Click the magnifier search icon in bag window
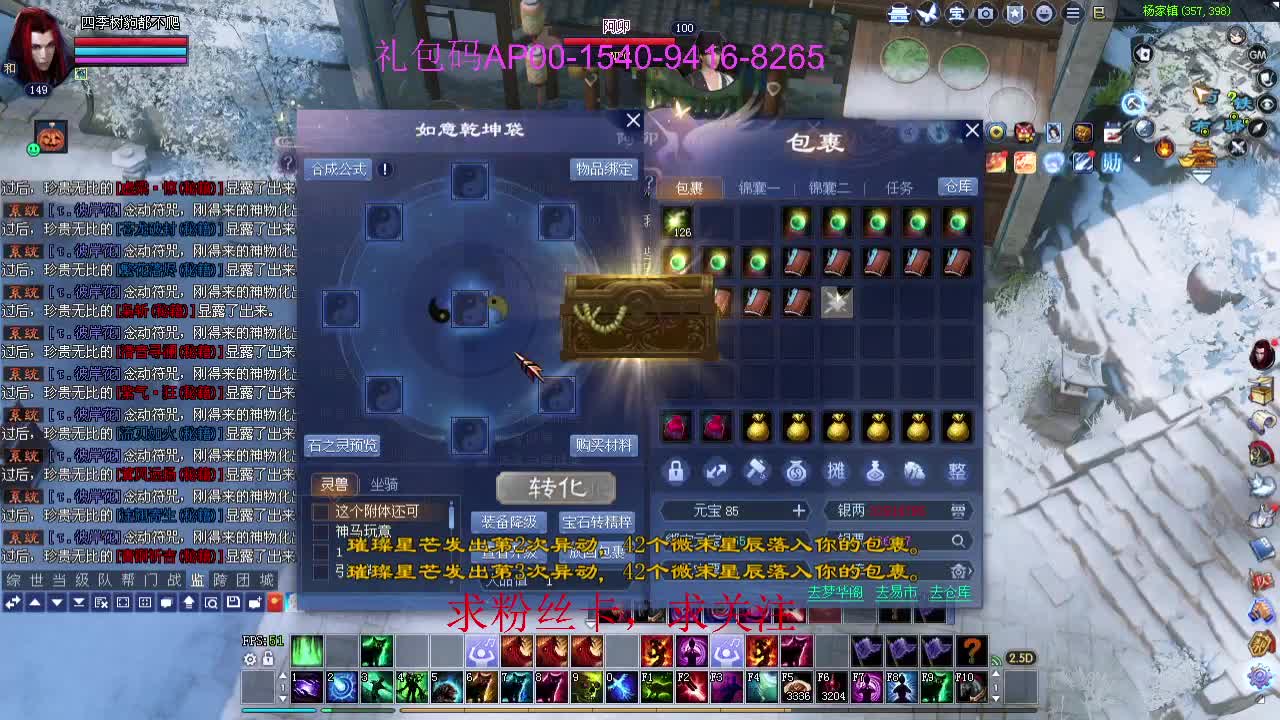The height and width of the screenshot is (720, 1280). click(x=957, y=541)
